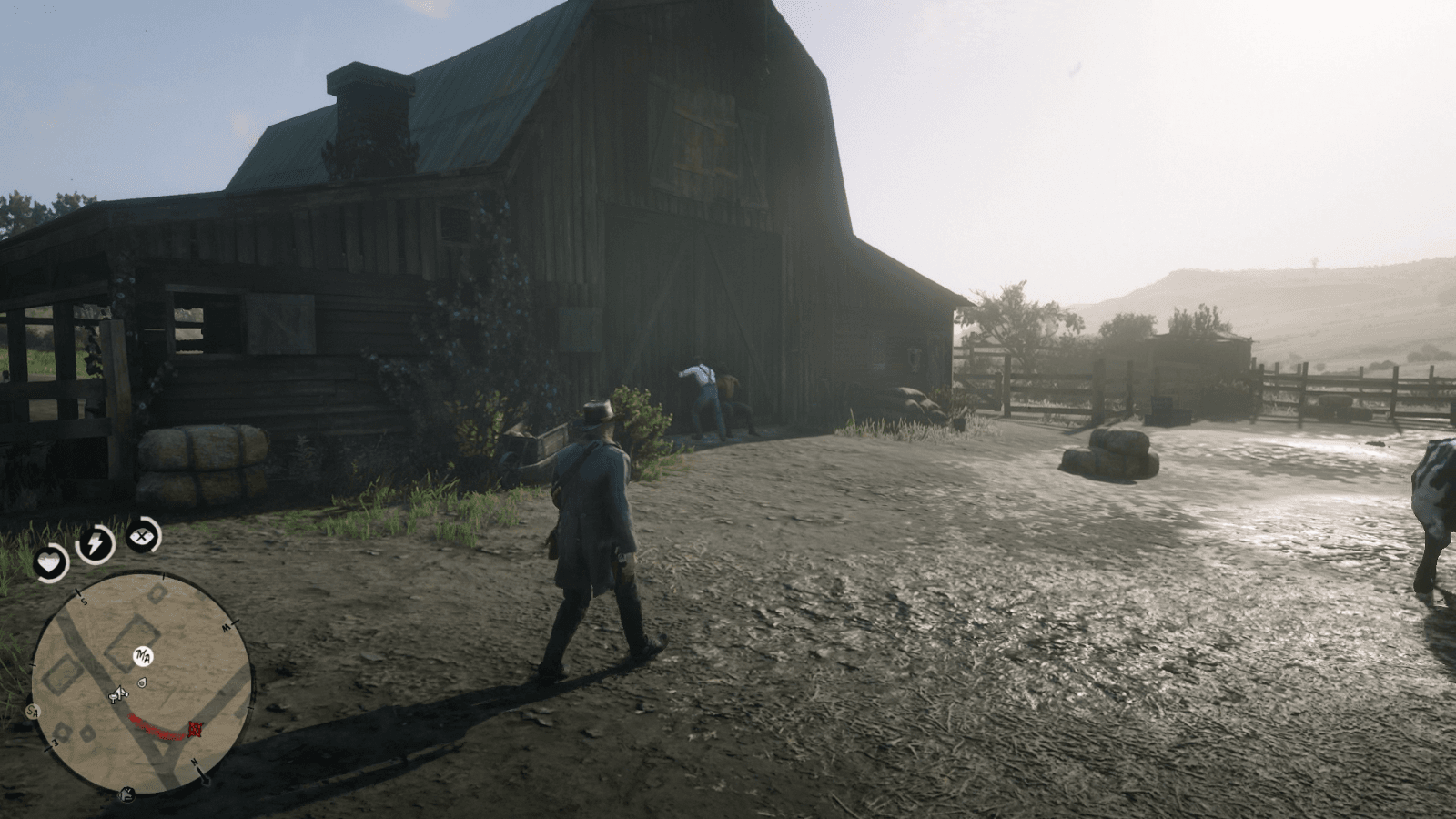Click the horse icon below the minimap
The image size is (1456, 819).
tap(126, 793)
